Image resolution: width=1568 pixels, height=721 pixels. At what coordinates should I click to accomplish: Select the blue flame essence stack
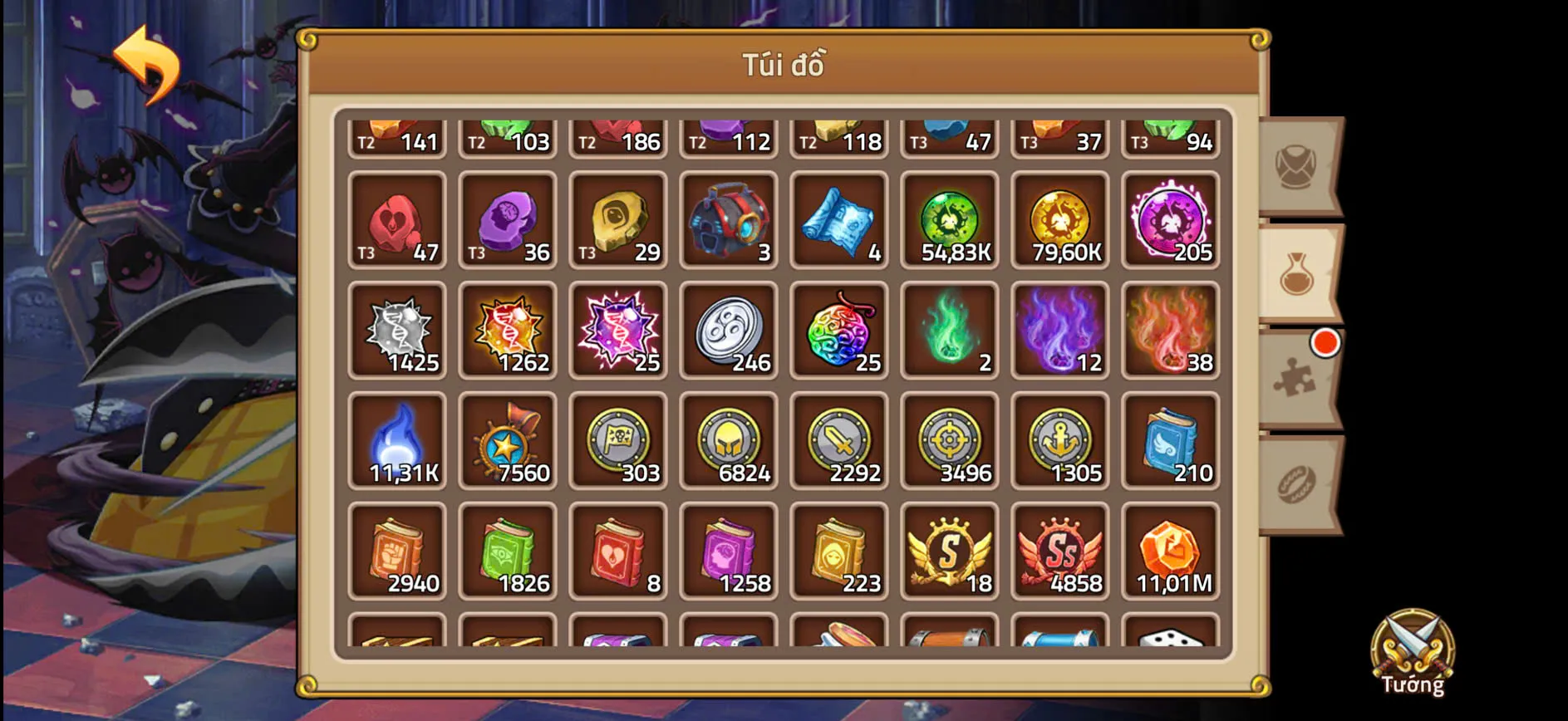(x=397, y=440)
